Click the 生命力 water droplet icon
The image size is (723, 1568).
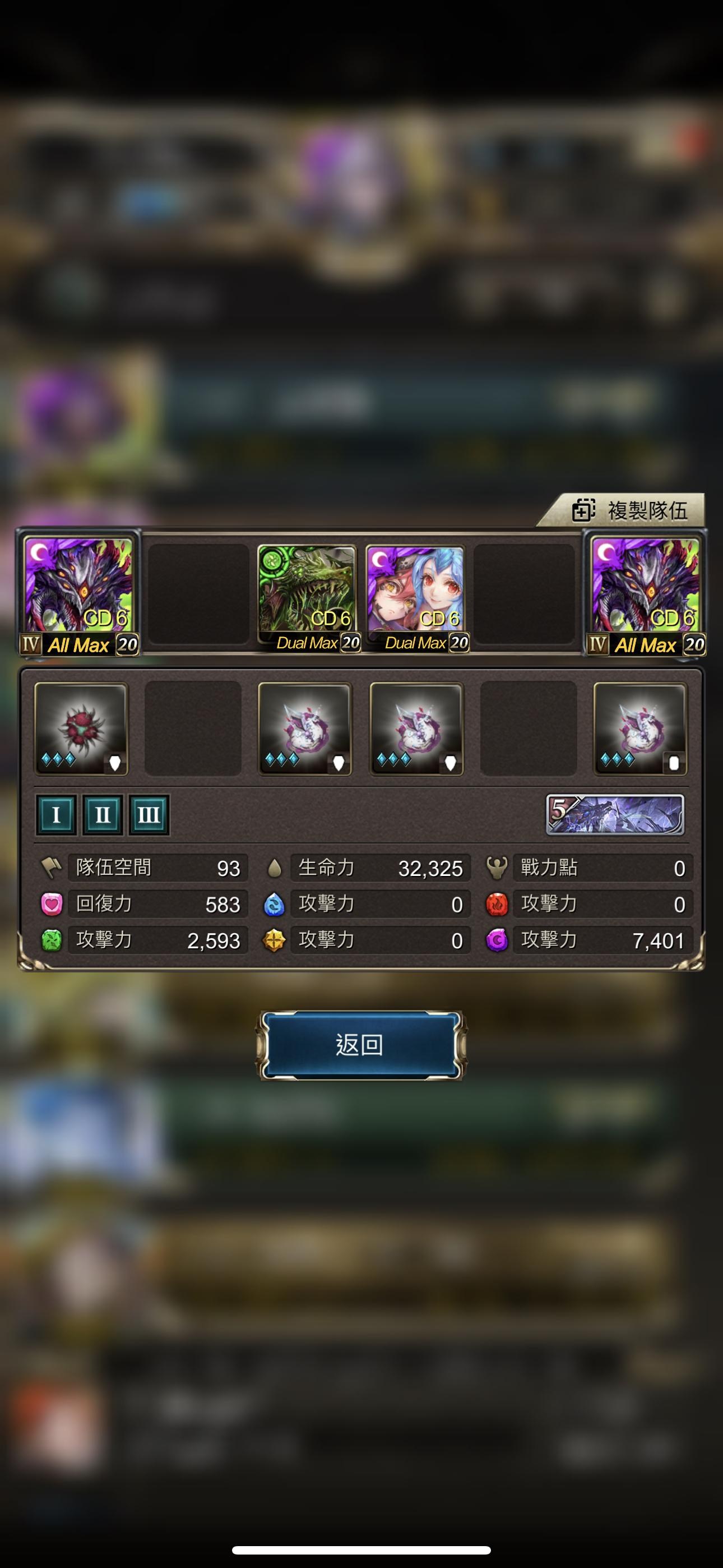275,869
